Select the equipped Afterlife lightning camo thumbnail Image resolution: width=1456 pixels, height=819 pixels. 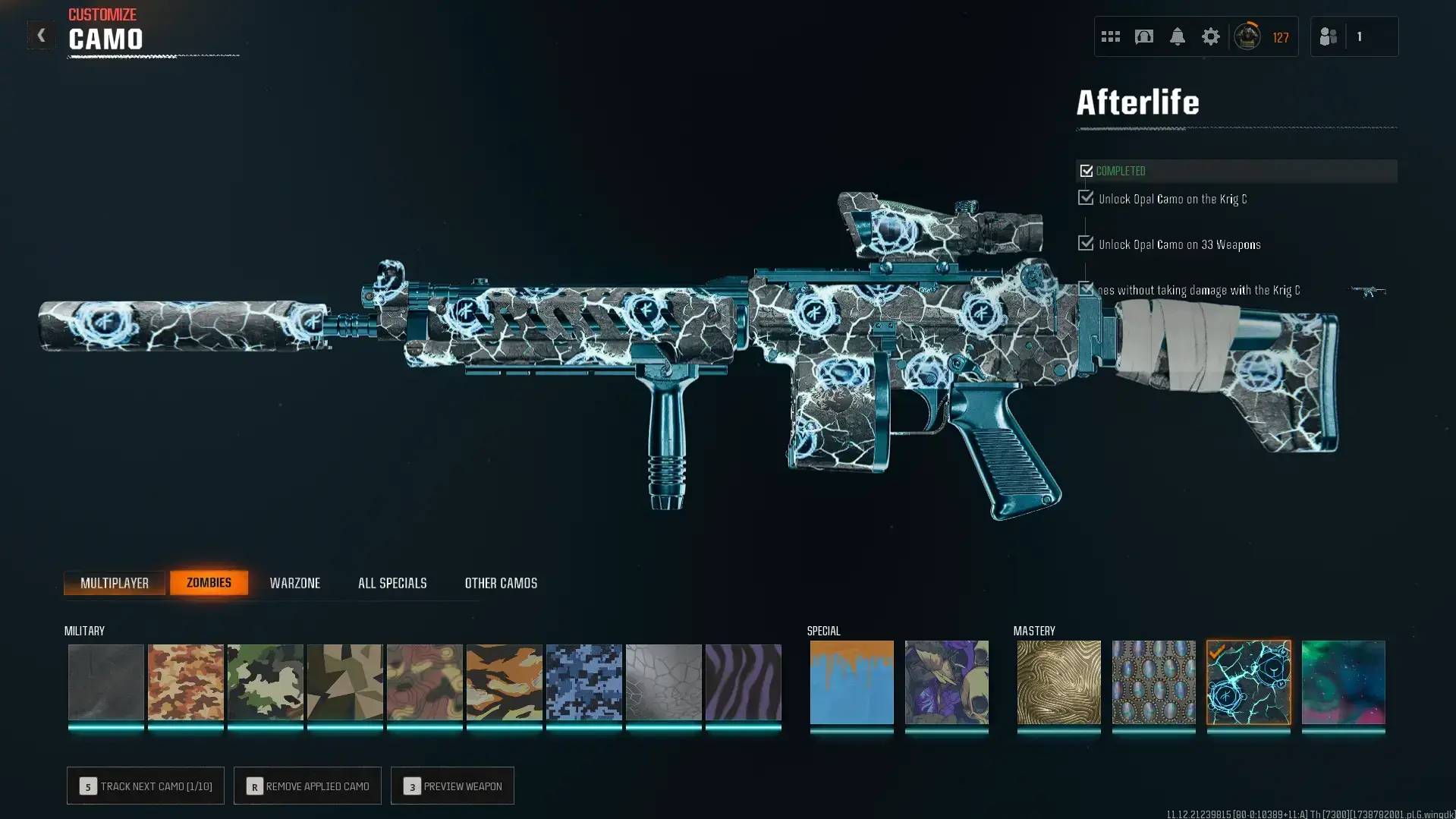[x=1249, y=682]
